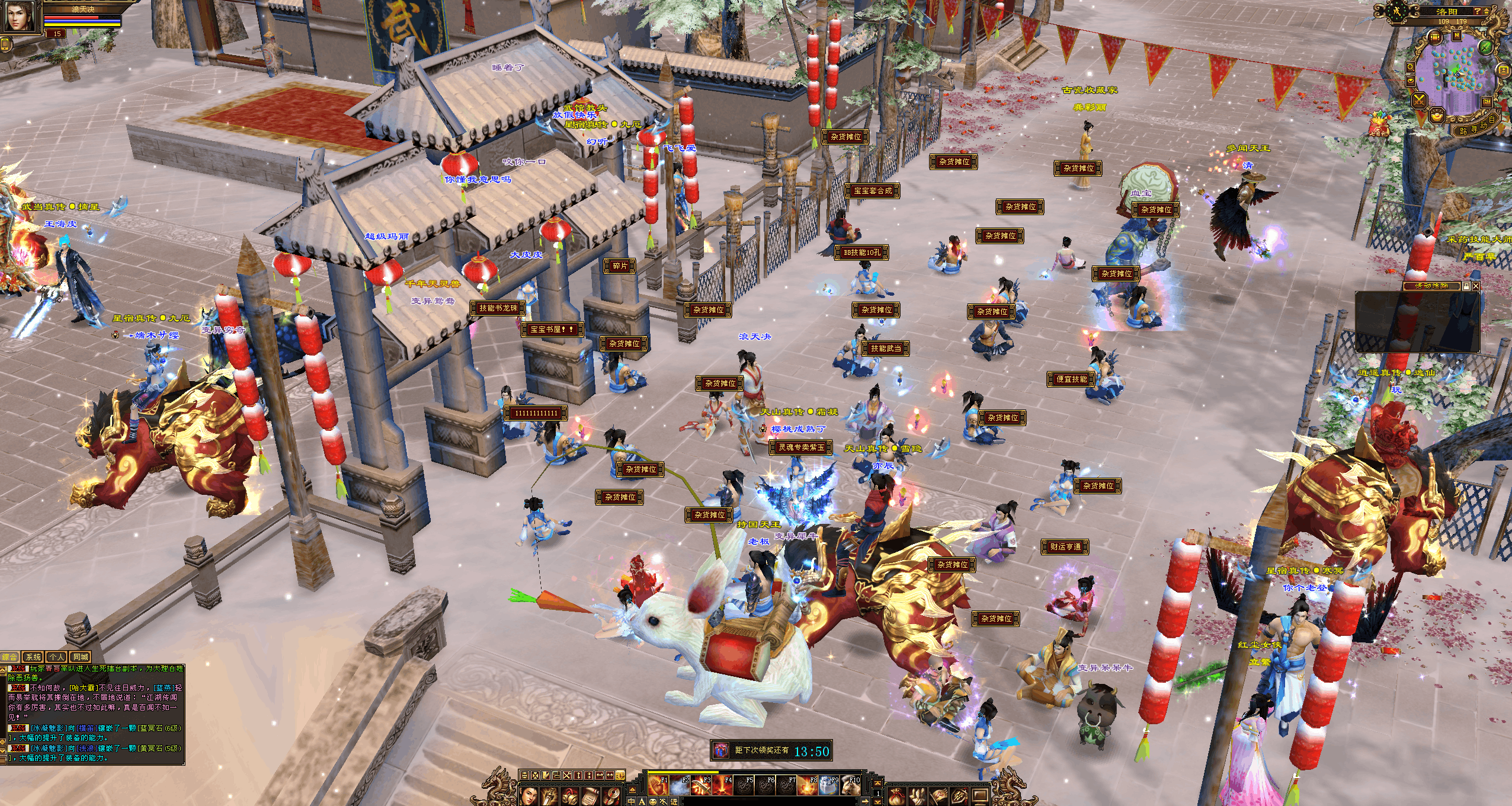Click the magnifying glass minimap button
Image resolution: width=1512 pixels, height=806 pixels.
point(1411,68)
